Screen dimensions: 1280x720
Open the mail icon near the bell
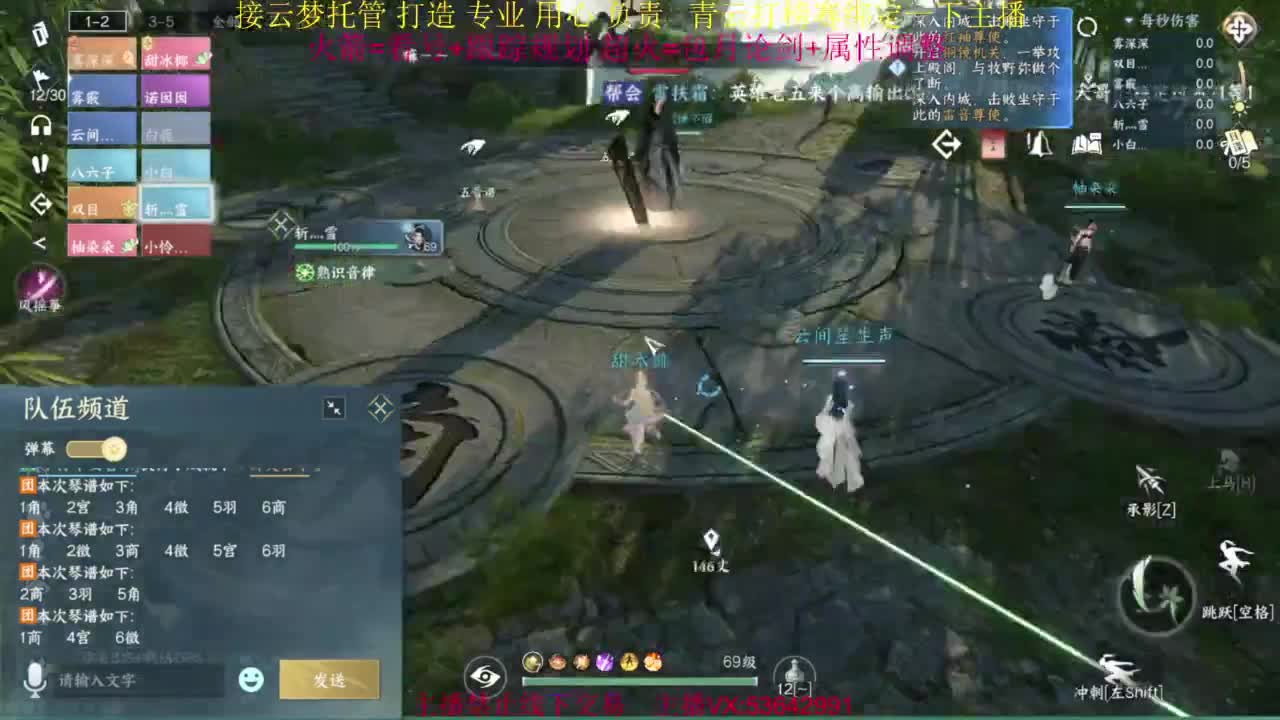pyautogui.click(x=993, y=146)
